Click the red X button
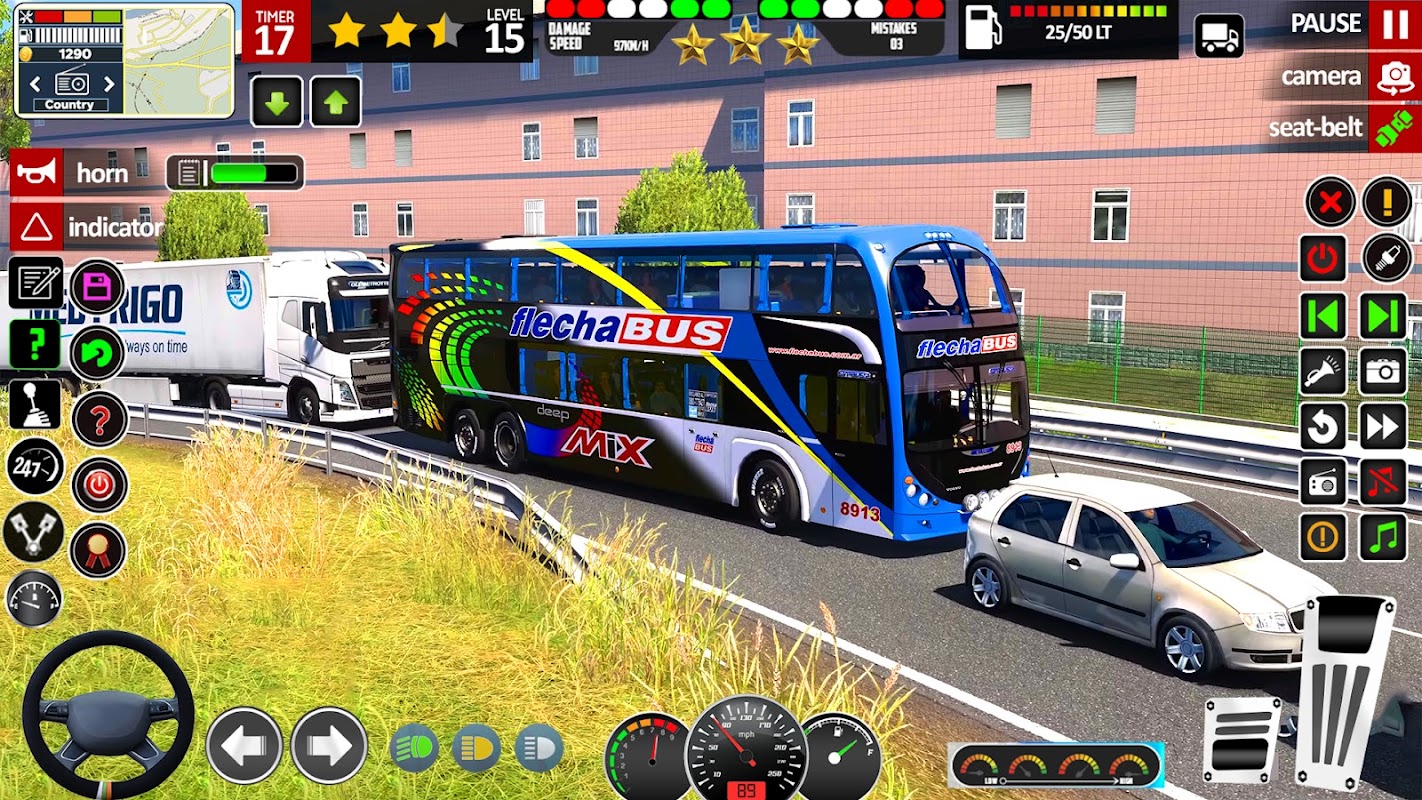The width and height of the screenshot is (1422, 800). click(1329, 203)
